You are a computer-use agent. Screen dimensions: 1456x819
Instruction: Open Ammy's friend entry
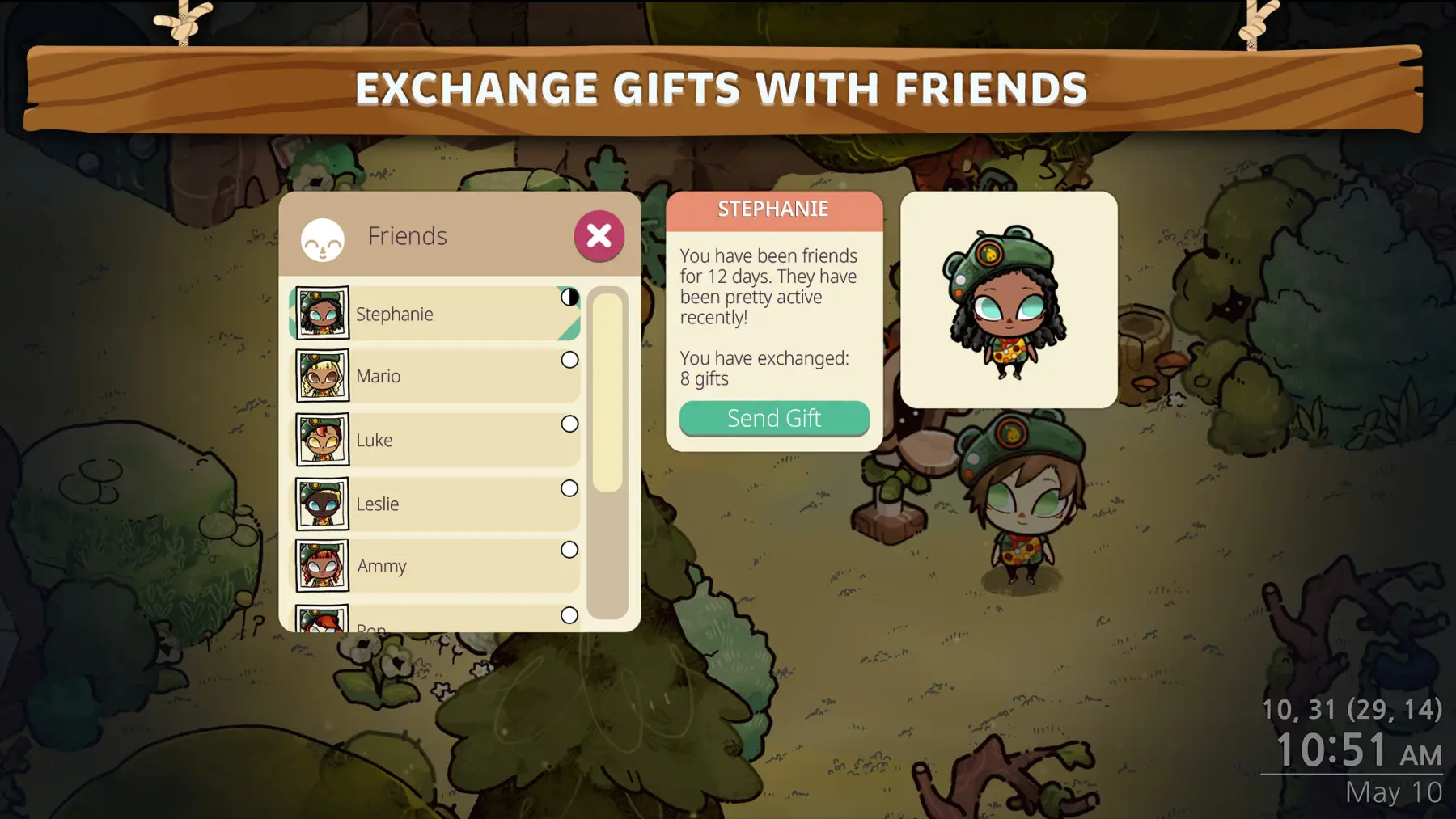point(435,566)
